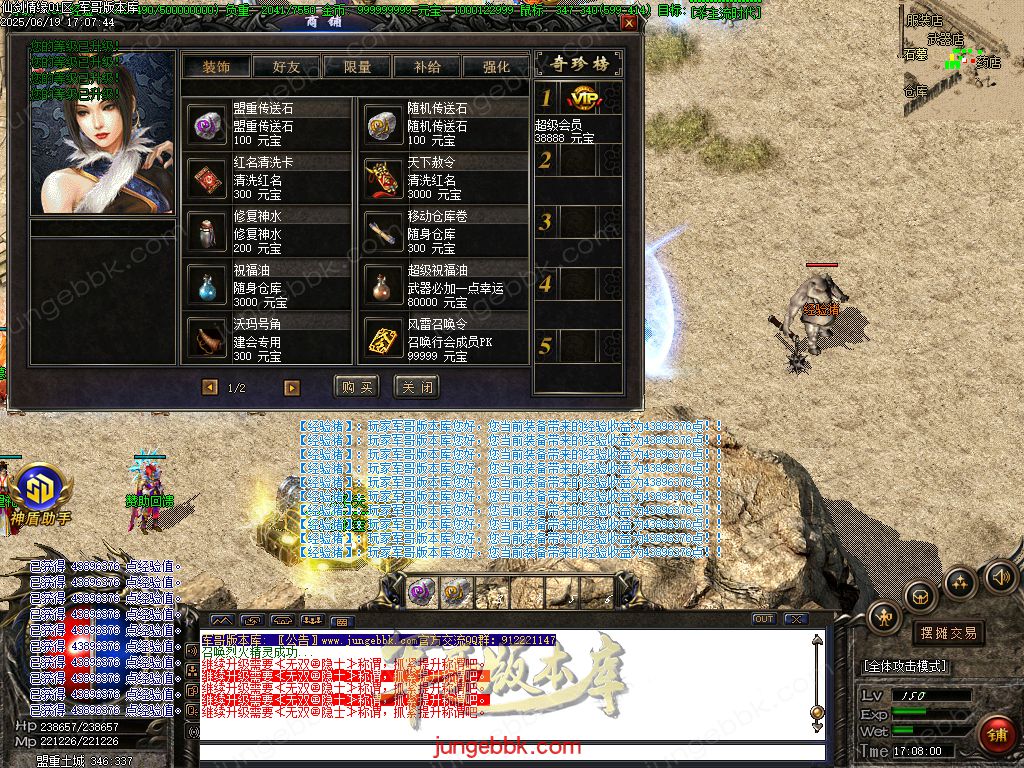Toggle the sound speaker icon
Viewport: 1024px width, 768px height.
pyautogui.click(x=1001, y=577)
